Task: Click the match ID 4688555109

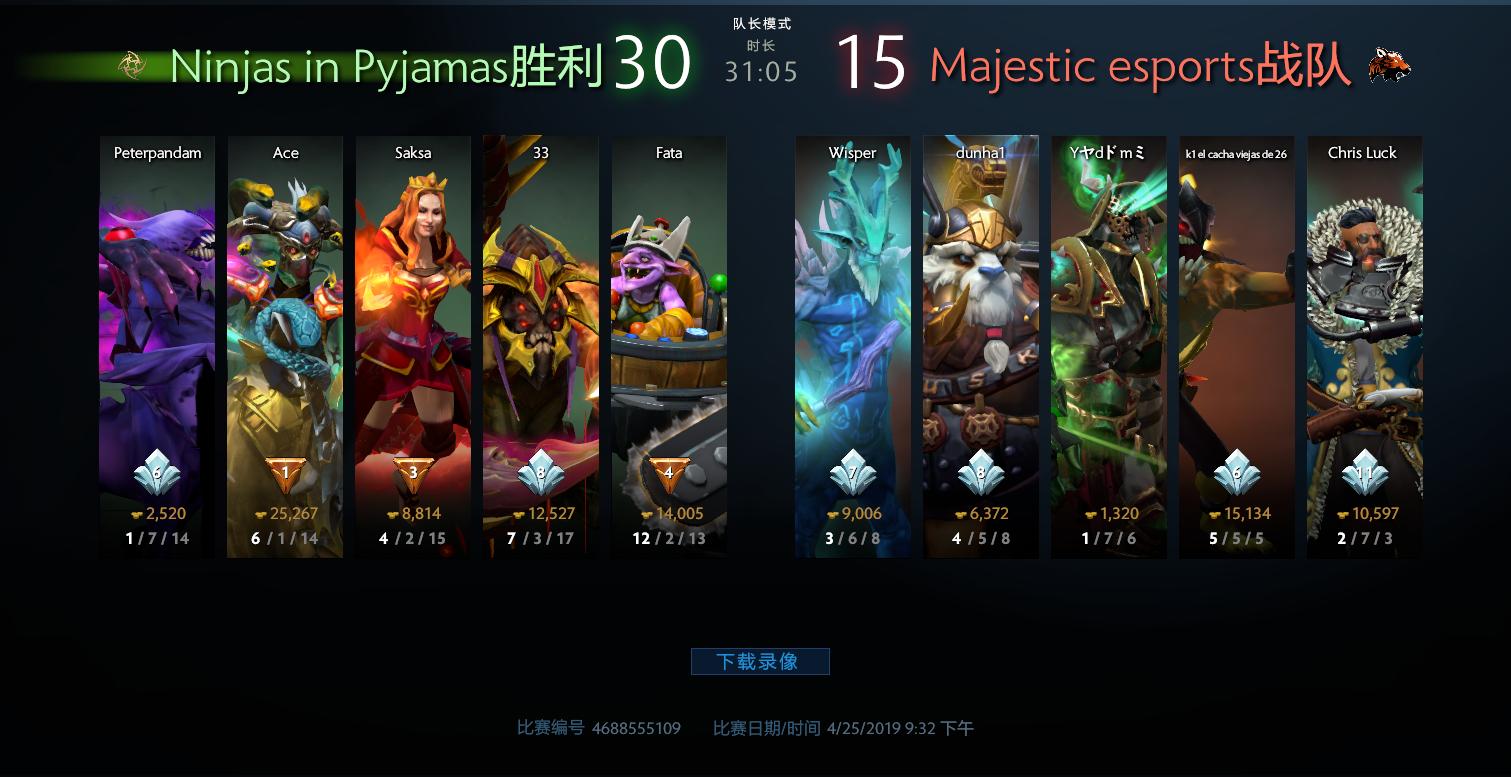Action: pyautogui.click(x=635, y=728)
